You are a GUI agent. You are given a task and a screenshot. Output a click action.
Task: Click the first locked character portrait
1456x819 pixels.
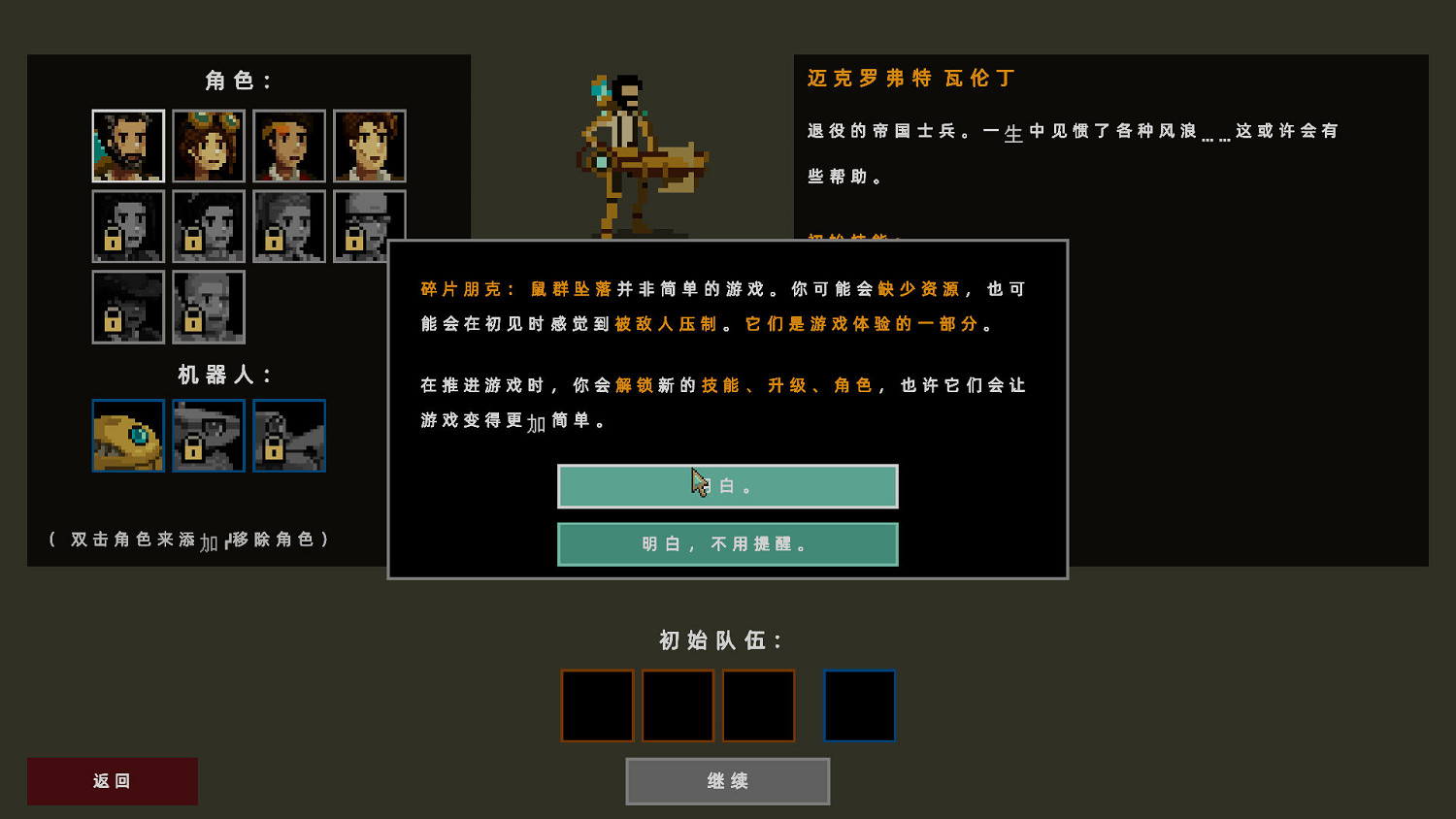[128, 226]
